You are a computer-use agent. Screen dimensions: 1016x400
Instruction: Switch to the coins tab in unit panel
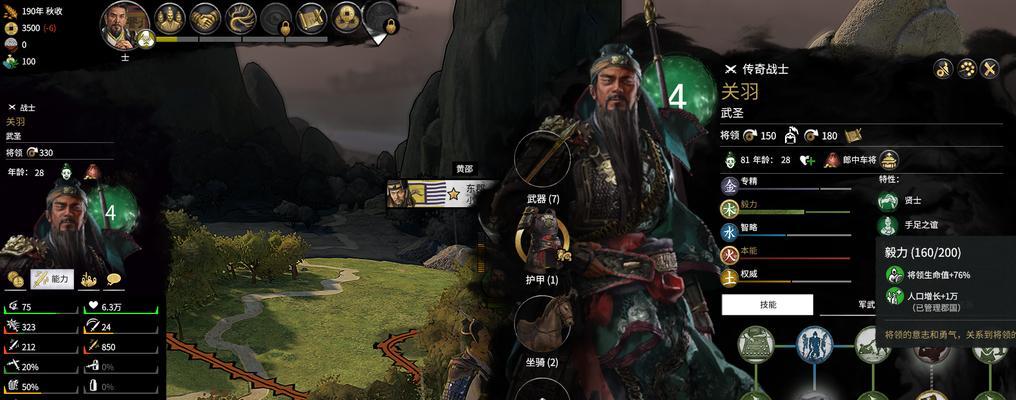[x=15, y=279]
